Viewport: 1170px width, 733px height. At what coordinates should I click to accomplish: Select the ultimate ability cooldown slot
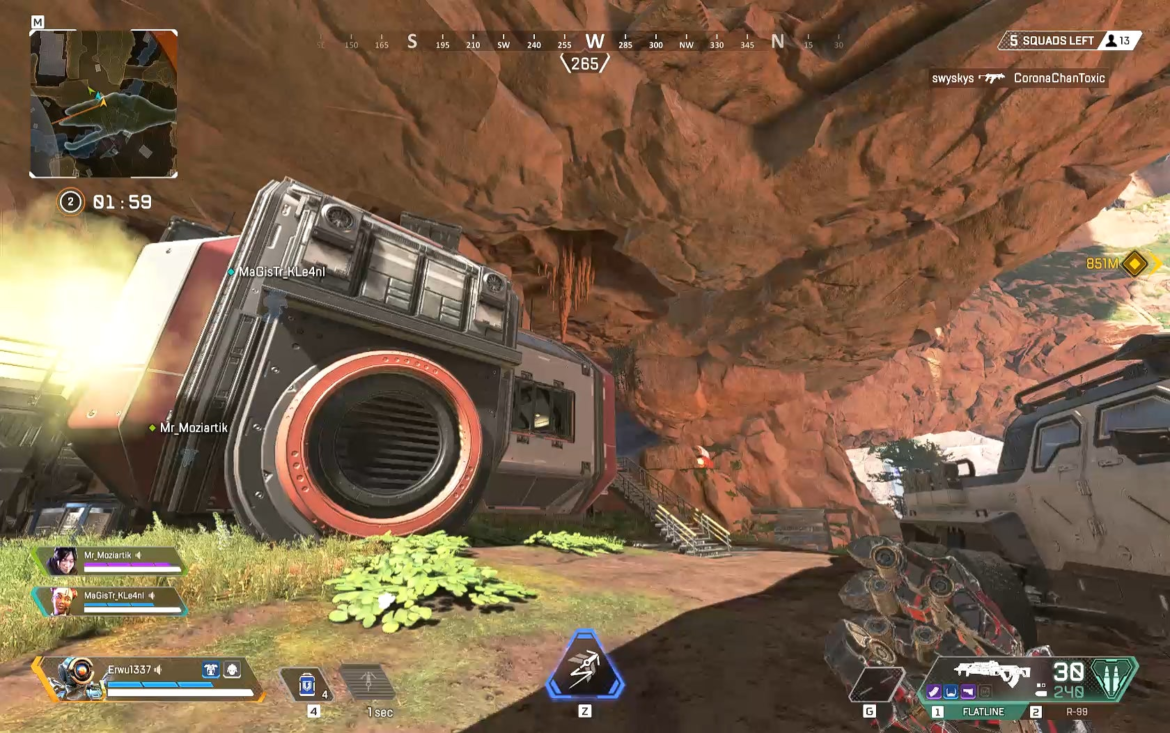tap(368, 683)
